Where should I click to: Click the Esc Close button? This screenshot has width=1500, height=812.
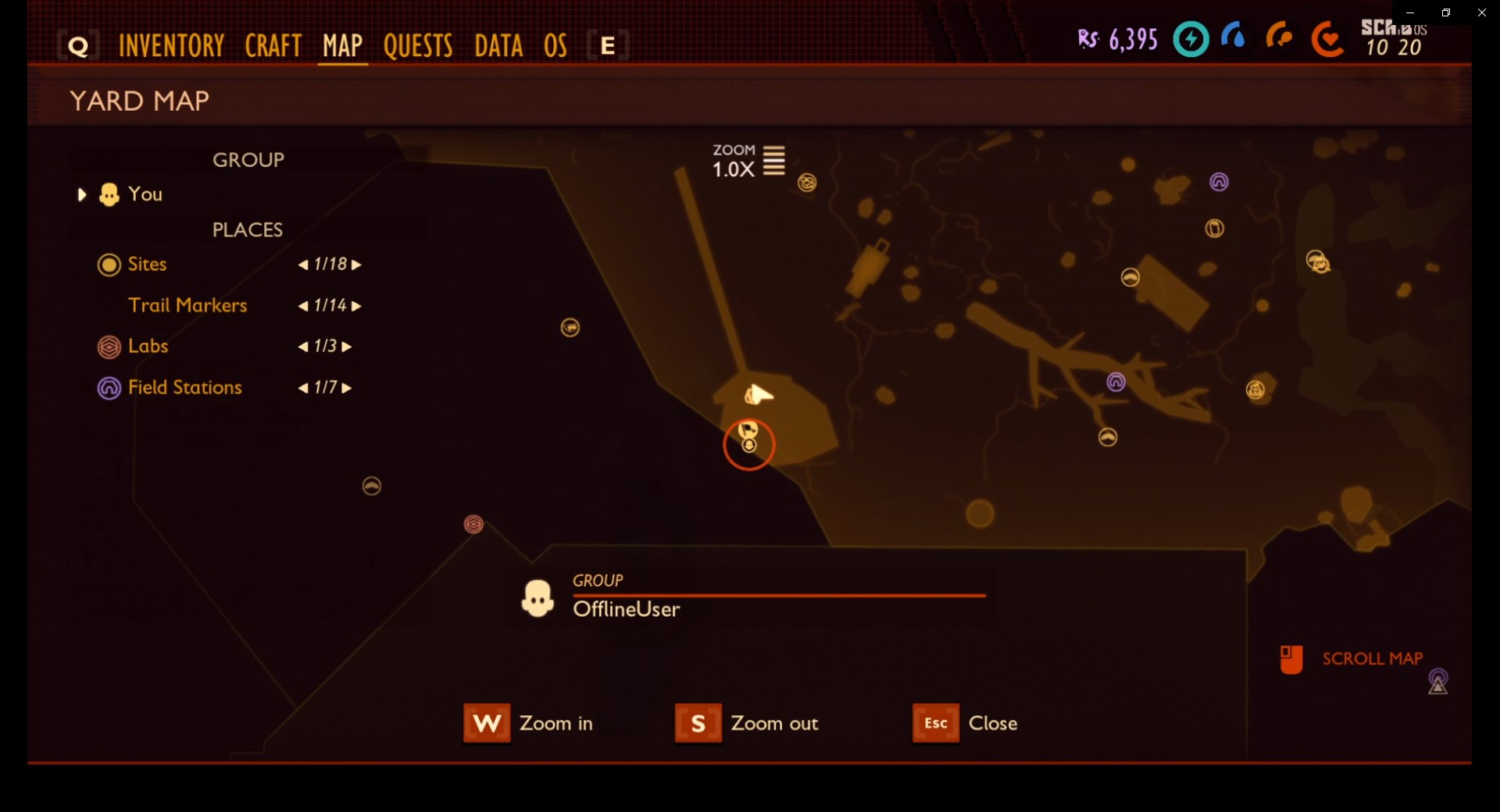(935, 723)
